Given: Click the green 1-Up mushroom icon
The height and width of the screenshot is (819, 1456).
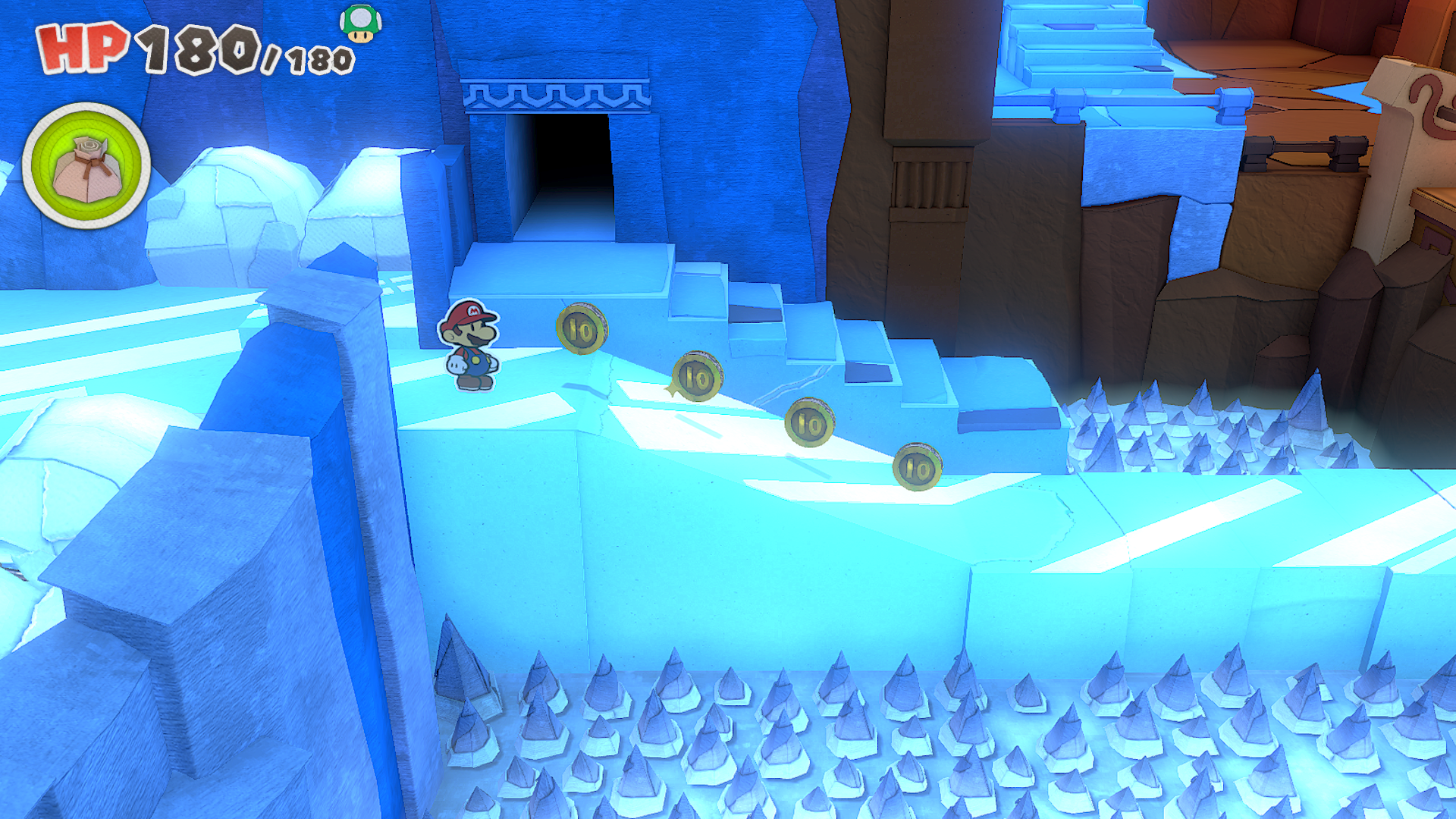Looking at the screenshot, I should click(360, 23).
